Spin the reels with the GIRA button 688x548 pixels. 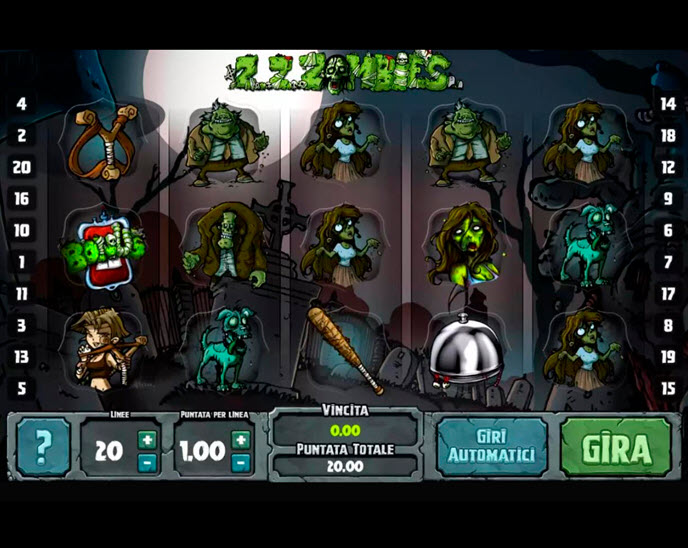coord(615,447)
